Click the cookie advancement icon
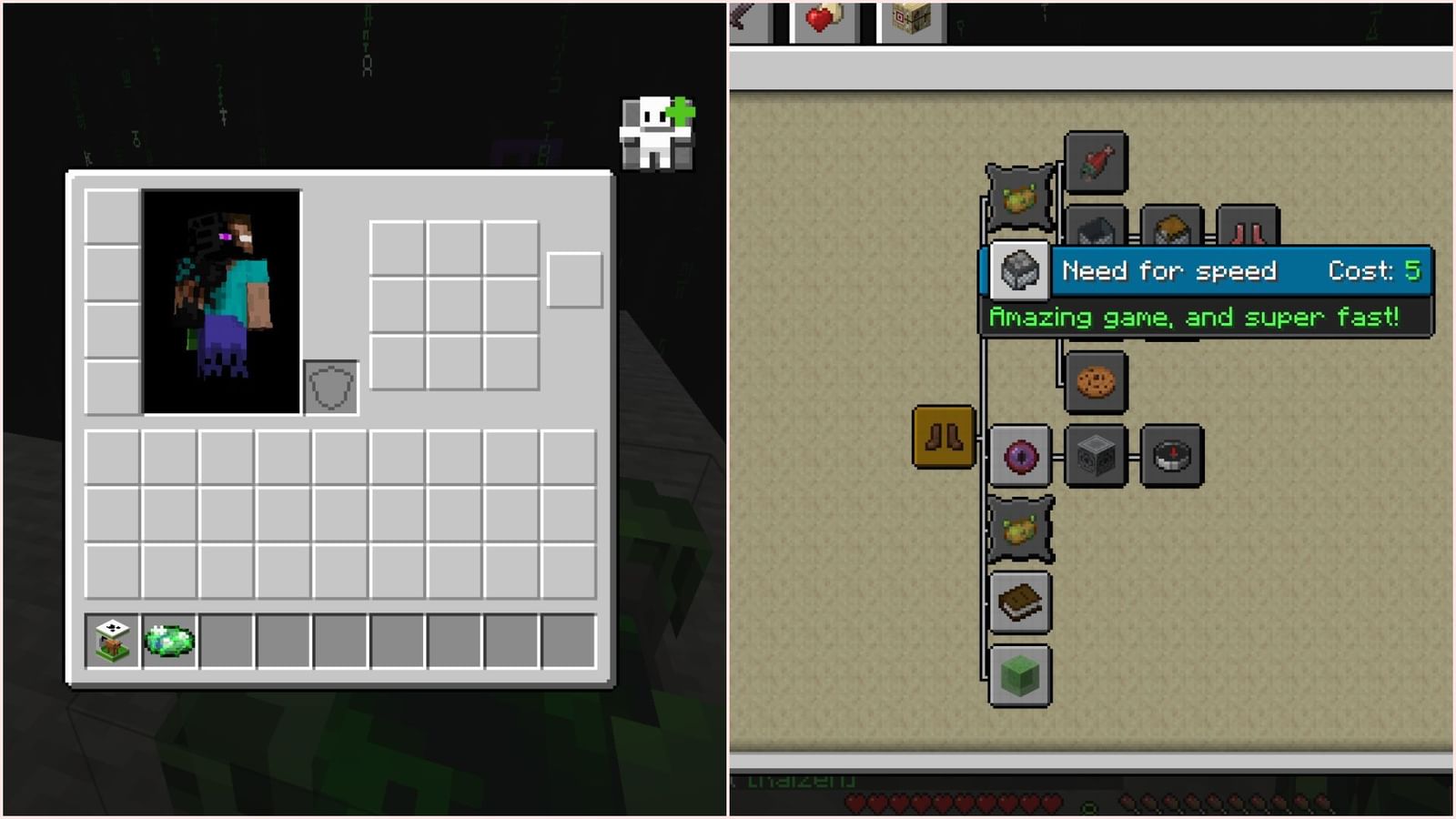 click(x=1097, y=381)
